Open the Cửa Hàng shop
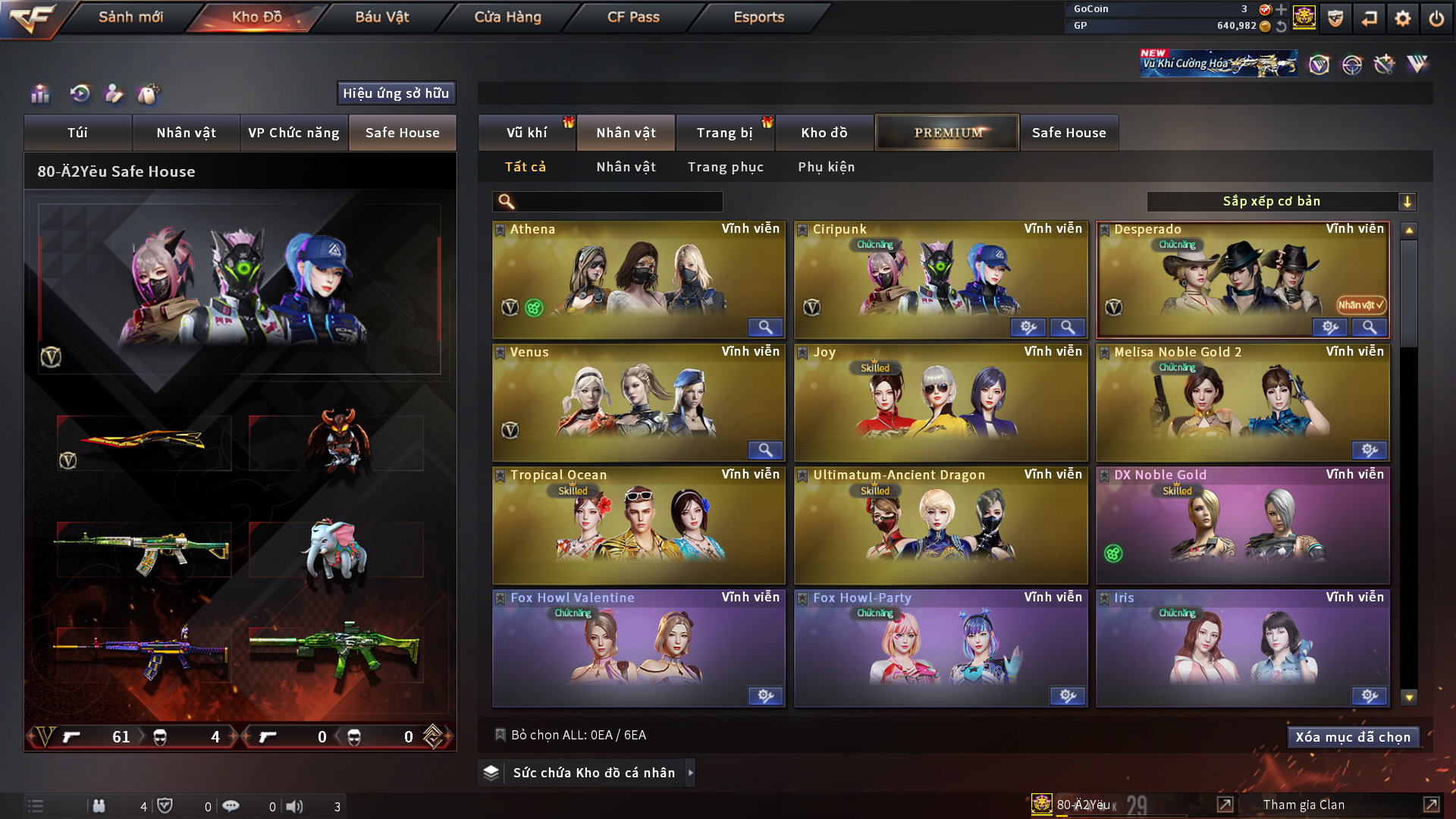The image size is (1456, 819). [x=507, y=17]
